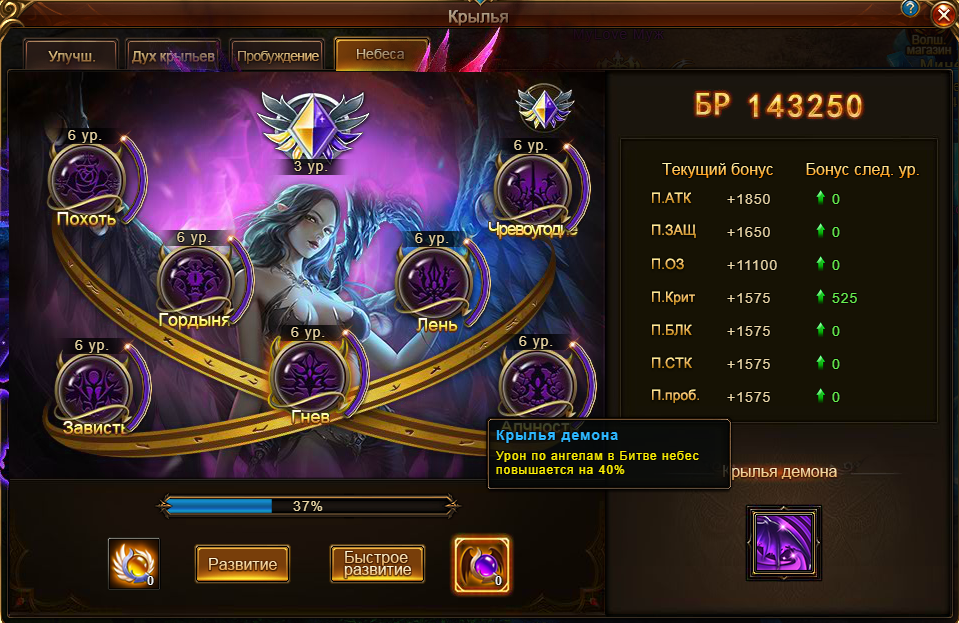Select the purple orb item slot
Viewport: 959px width, 623px height.
click(482, 564)
